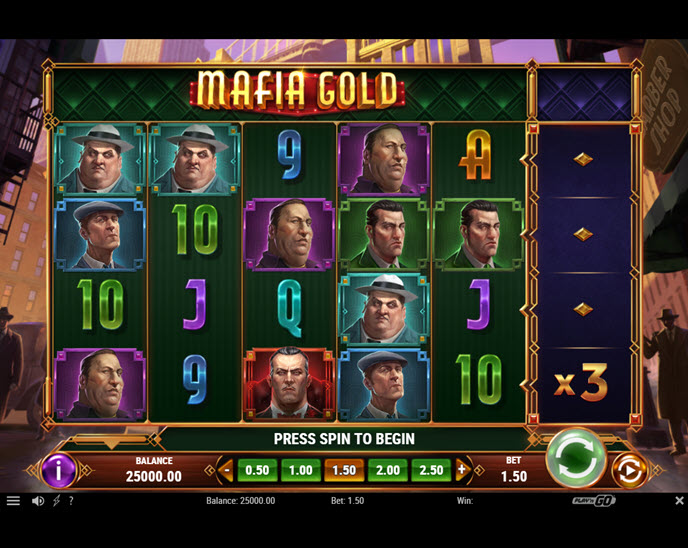The width and height of the screenshot is (688, 548).
Task: Toggle the sound speaker icon
Action: [38, 501]
